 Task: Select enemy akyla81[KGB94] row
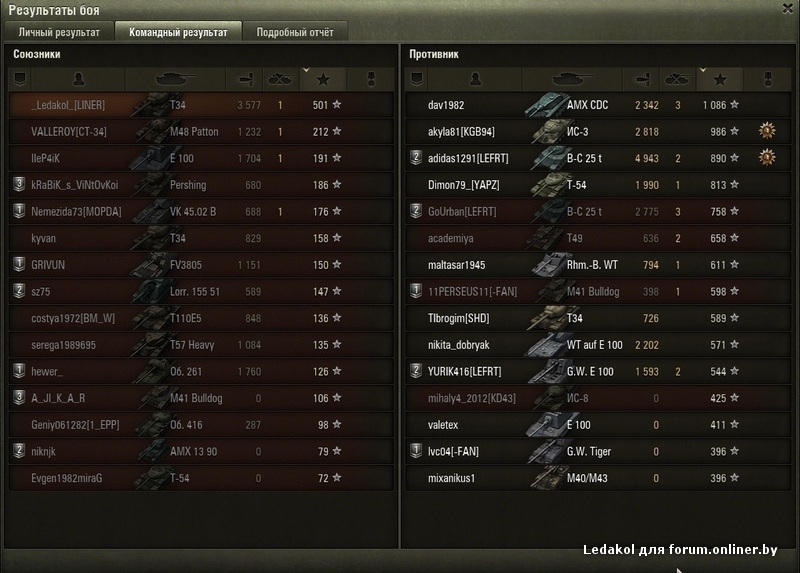tap(461, 131)
